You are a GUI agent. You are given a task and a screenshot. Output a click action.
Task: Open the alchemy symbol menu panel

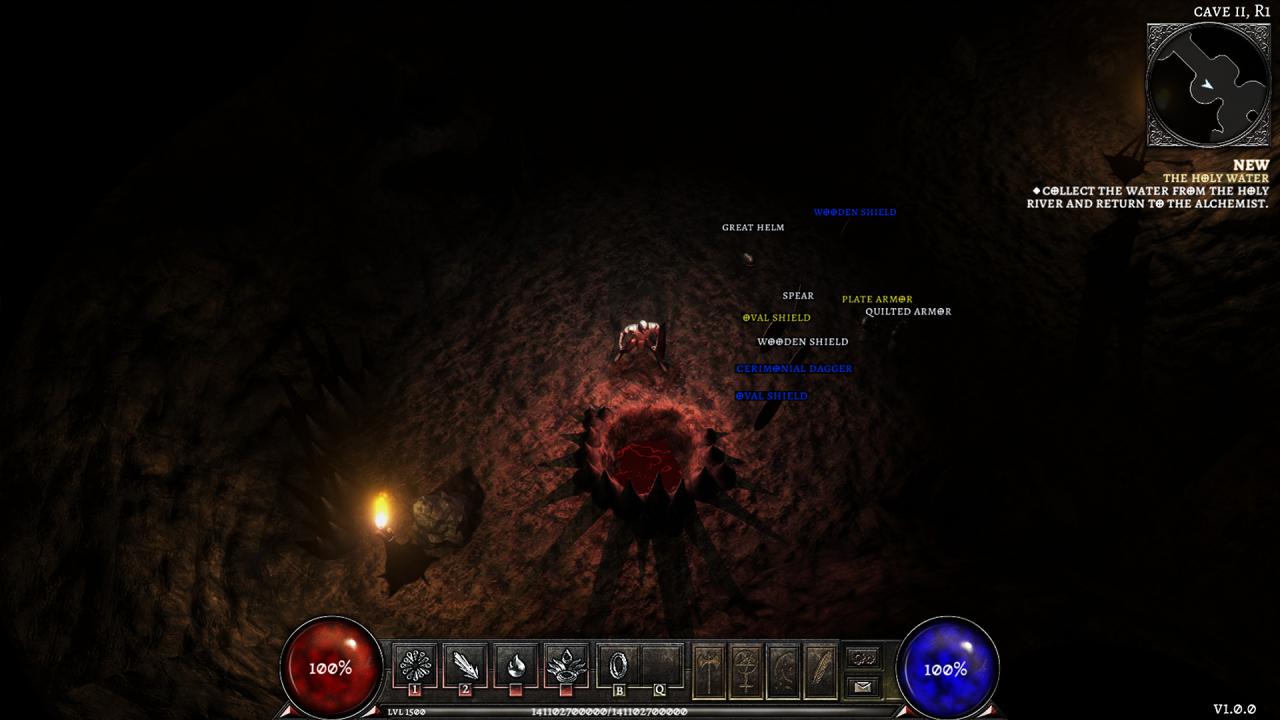point(746,670)
